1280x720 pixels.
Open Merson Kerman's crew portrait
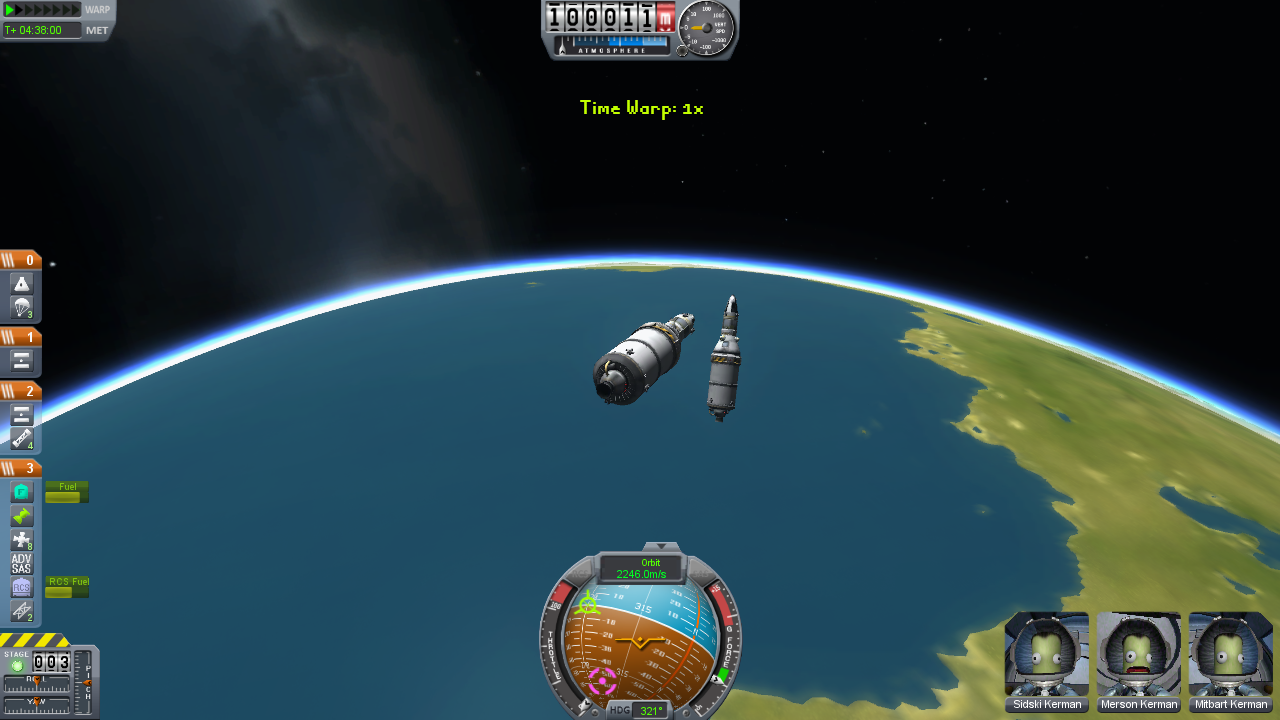[x=1139, y=654]
